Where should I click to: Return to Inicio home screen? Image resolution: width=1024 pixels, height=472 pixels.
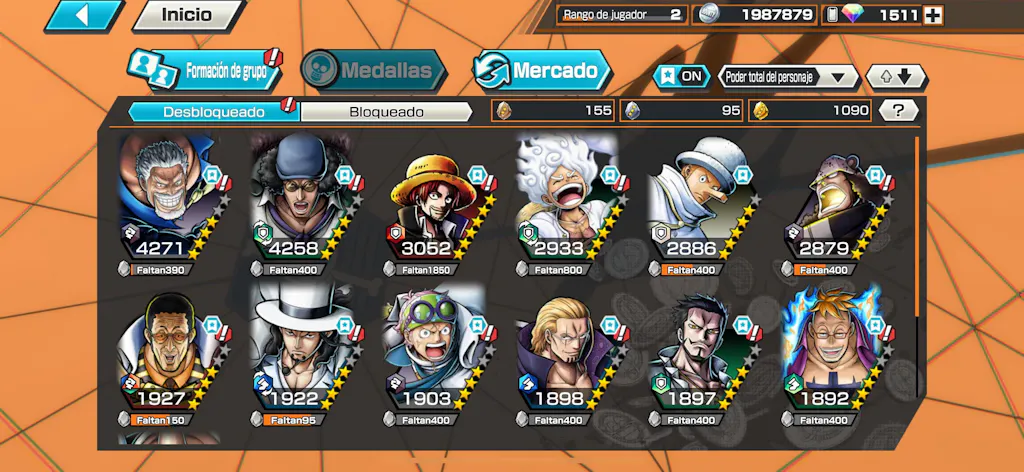pos(187,15)
